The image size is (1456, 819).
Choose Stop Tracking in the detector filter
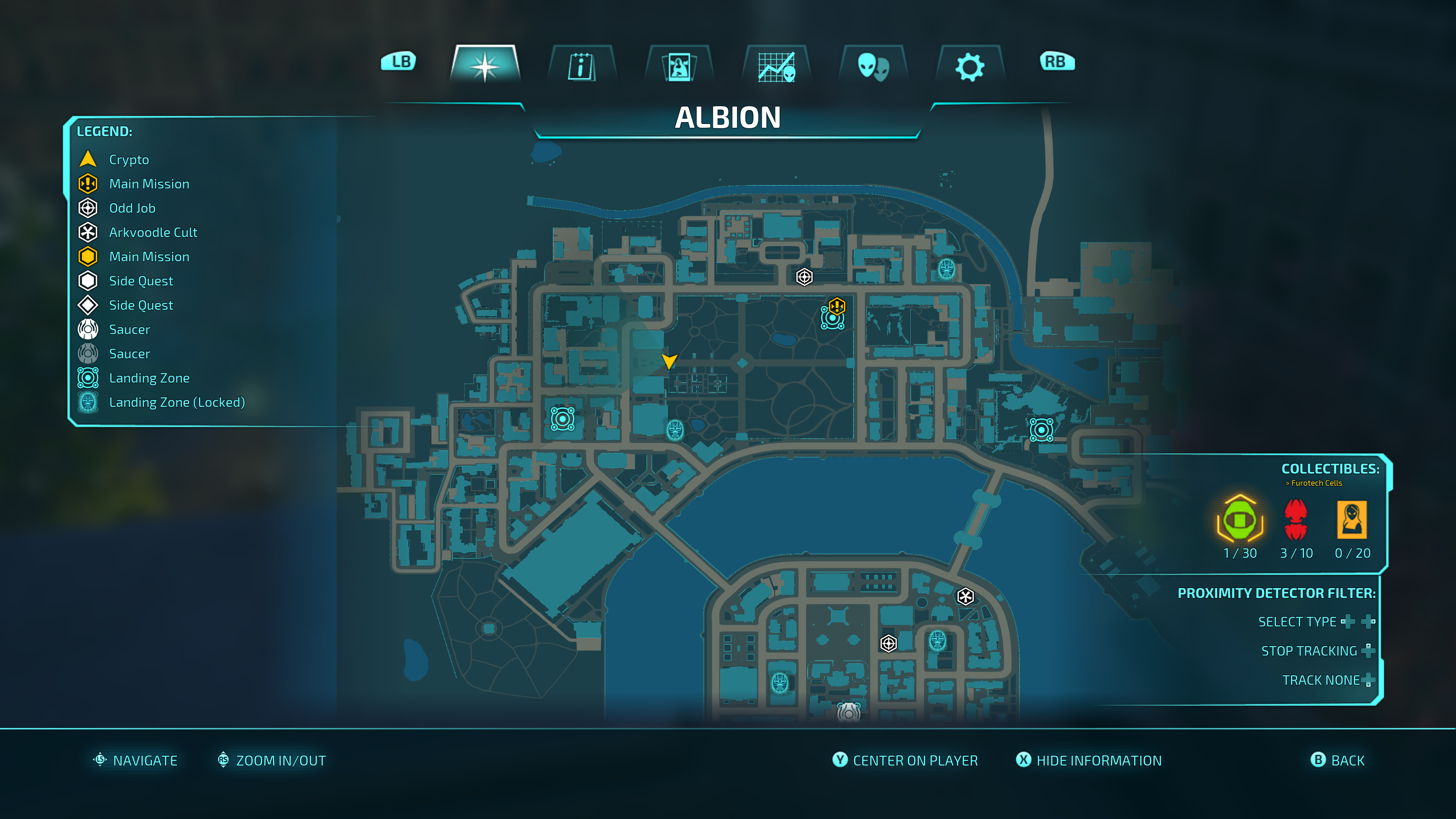click(x=1309, y=651)
